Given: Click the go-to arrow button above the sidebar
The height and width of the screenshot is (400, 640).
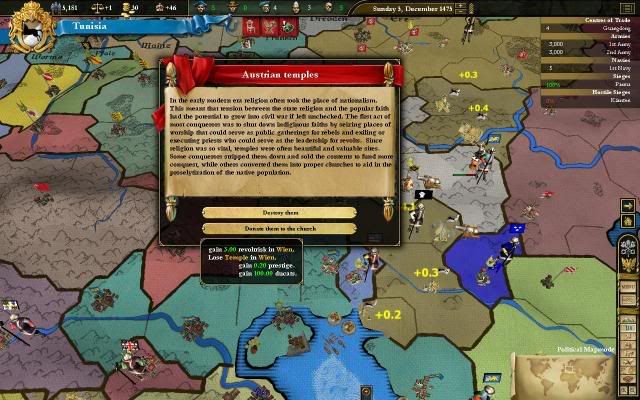Looking at the screenshot, I should pos(628,206).
